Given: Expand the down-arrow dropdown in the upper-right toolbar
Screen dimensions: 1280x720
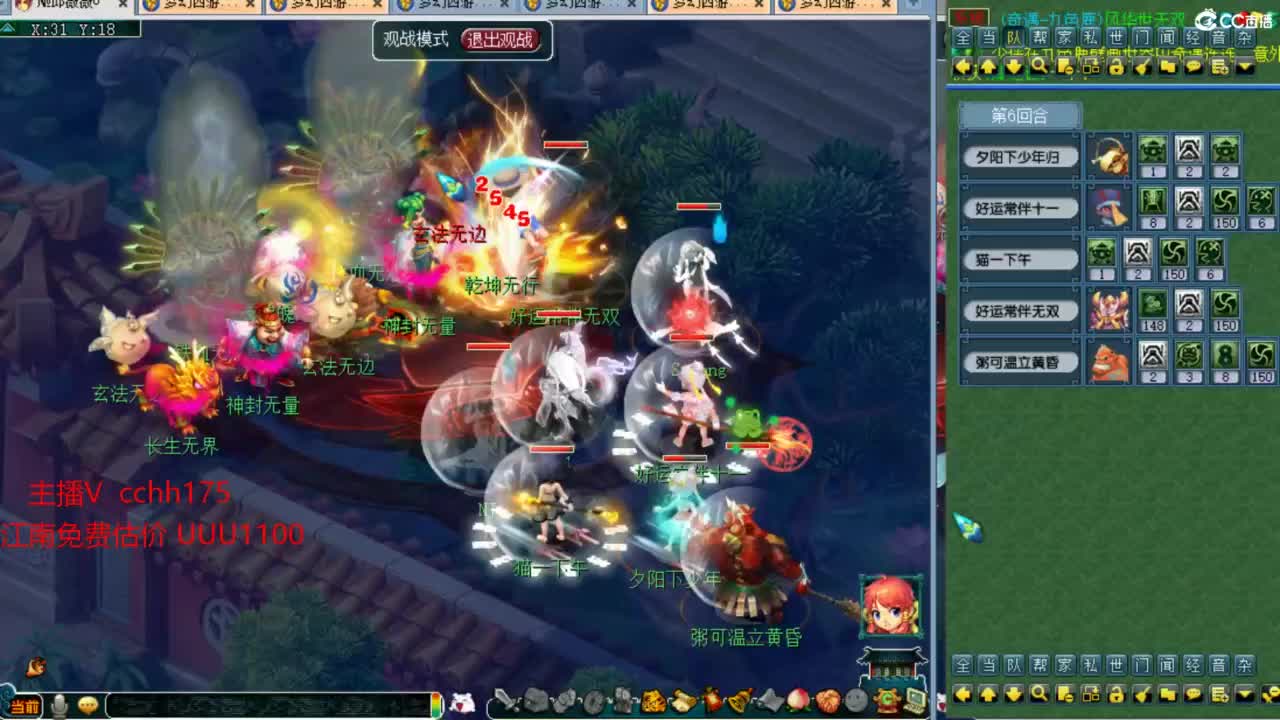Looking at the screenshot, I should [1243, 67].
